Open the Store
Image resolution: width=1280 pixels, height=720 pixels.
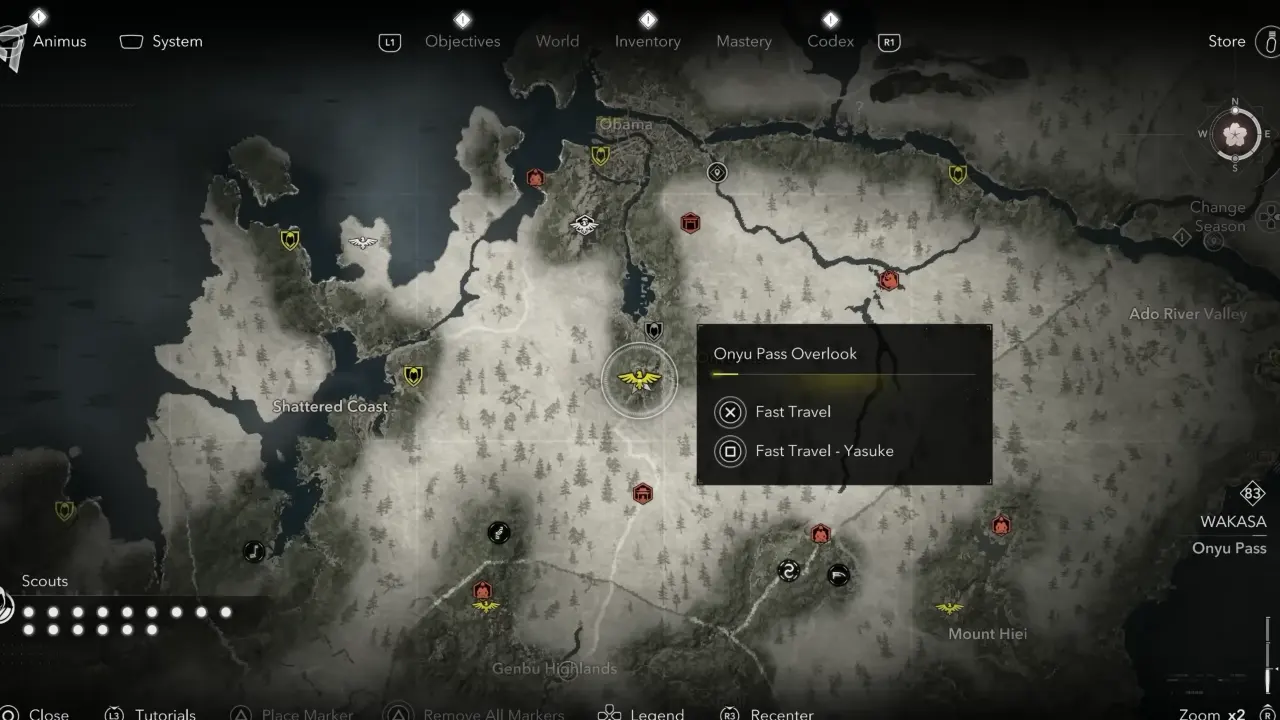1227,41
